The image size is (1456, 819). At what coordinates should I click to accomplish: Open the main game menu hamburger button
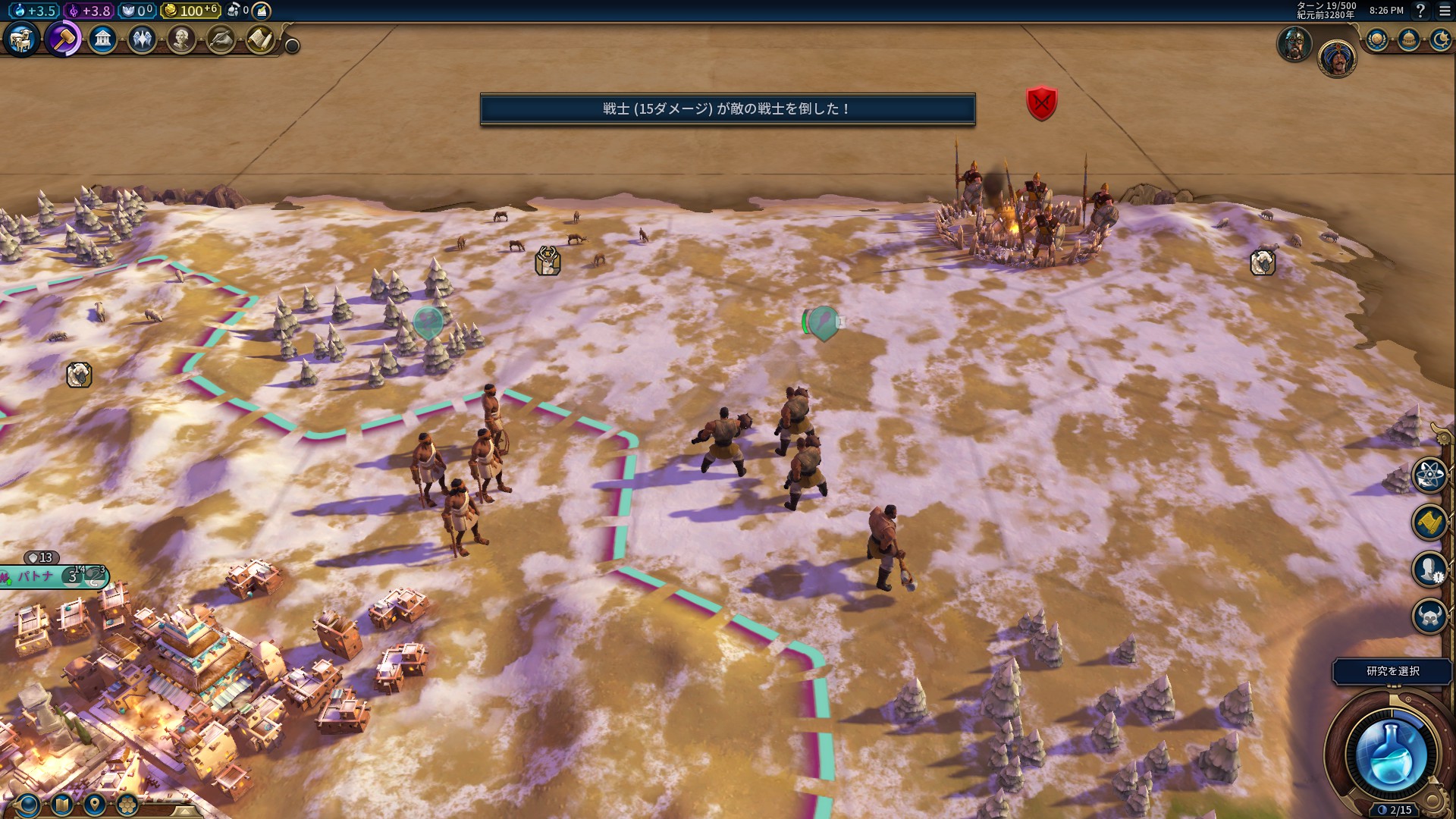click(1445, 11)
